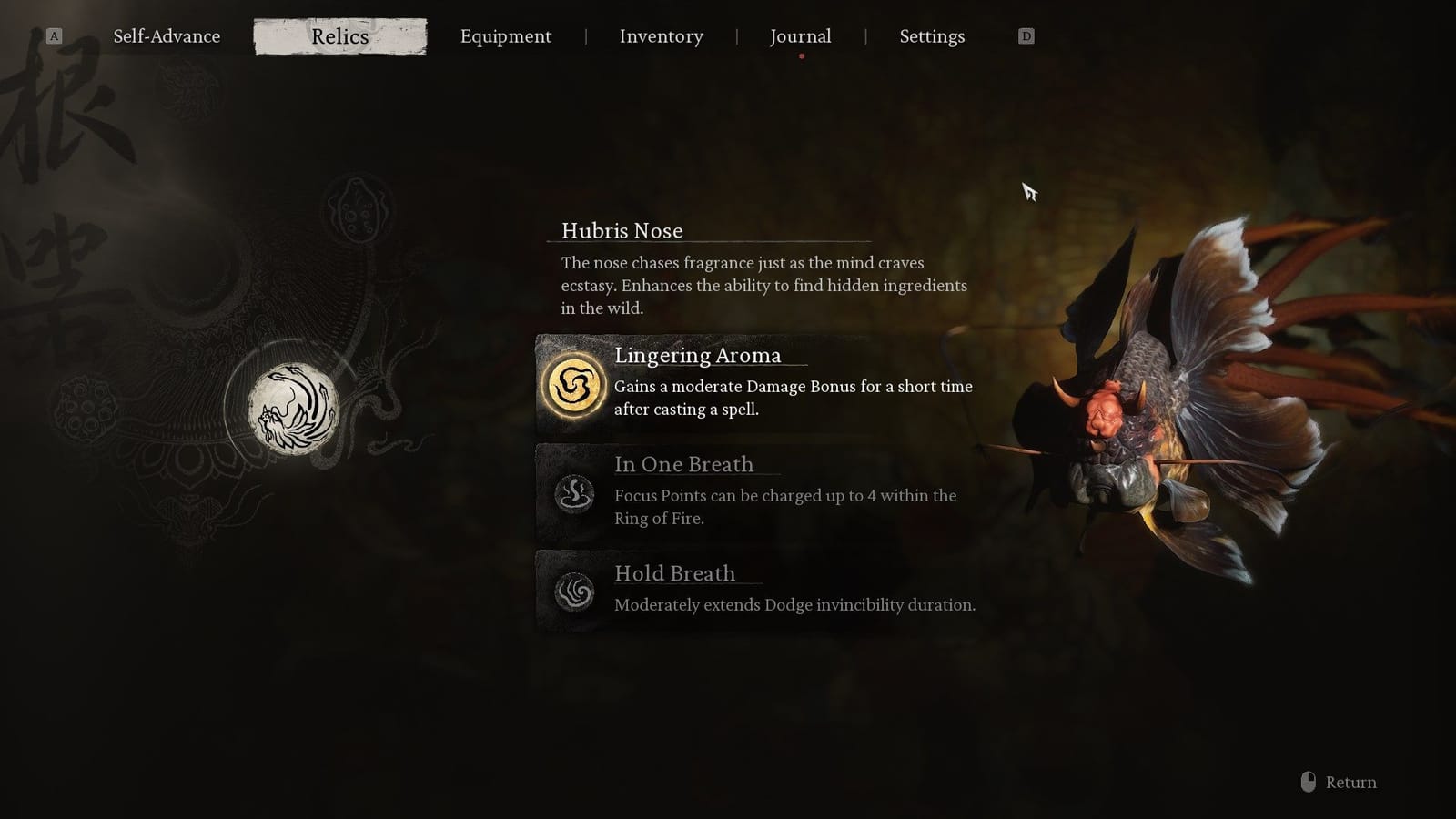This screenshot has width=1456, height=819.
Task: Expand the In One Breath entry
Action: click(684, 464)
